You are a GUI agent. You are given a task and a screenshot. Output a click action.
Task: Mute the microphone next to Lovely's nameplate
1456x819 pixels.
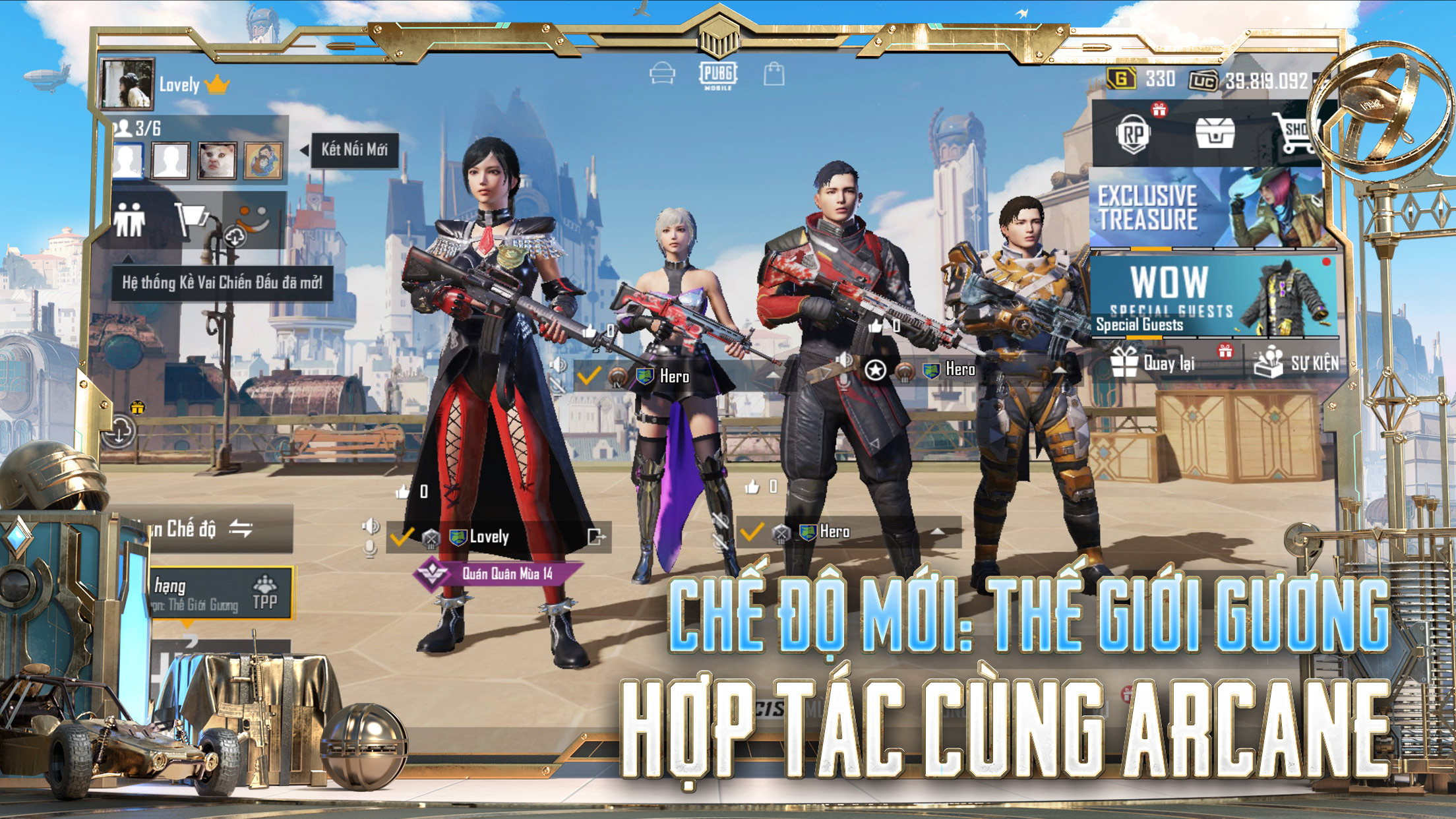pyautogui.click(x=370, y=549)
